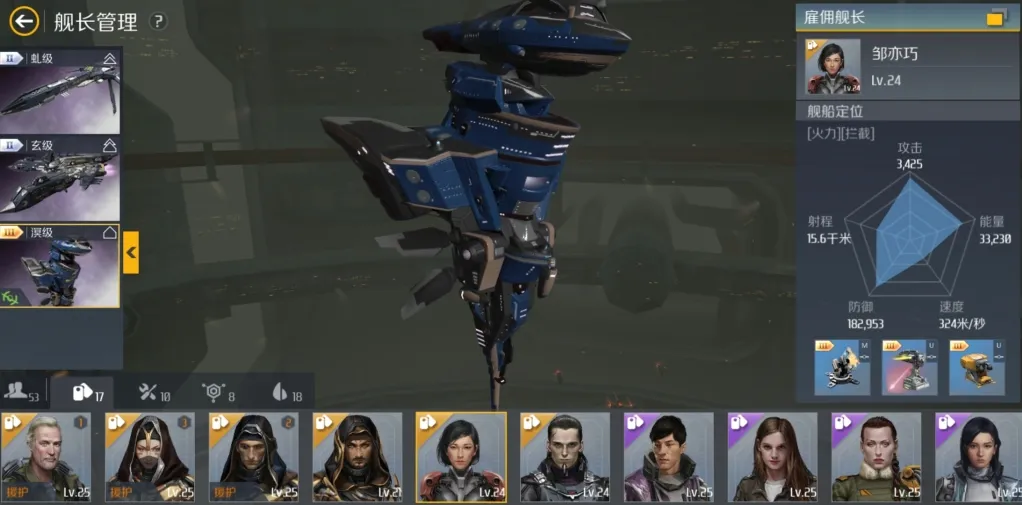
Task: Collapse the ship list with the yellow arrow
Action: click(131, 253)
